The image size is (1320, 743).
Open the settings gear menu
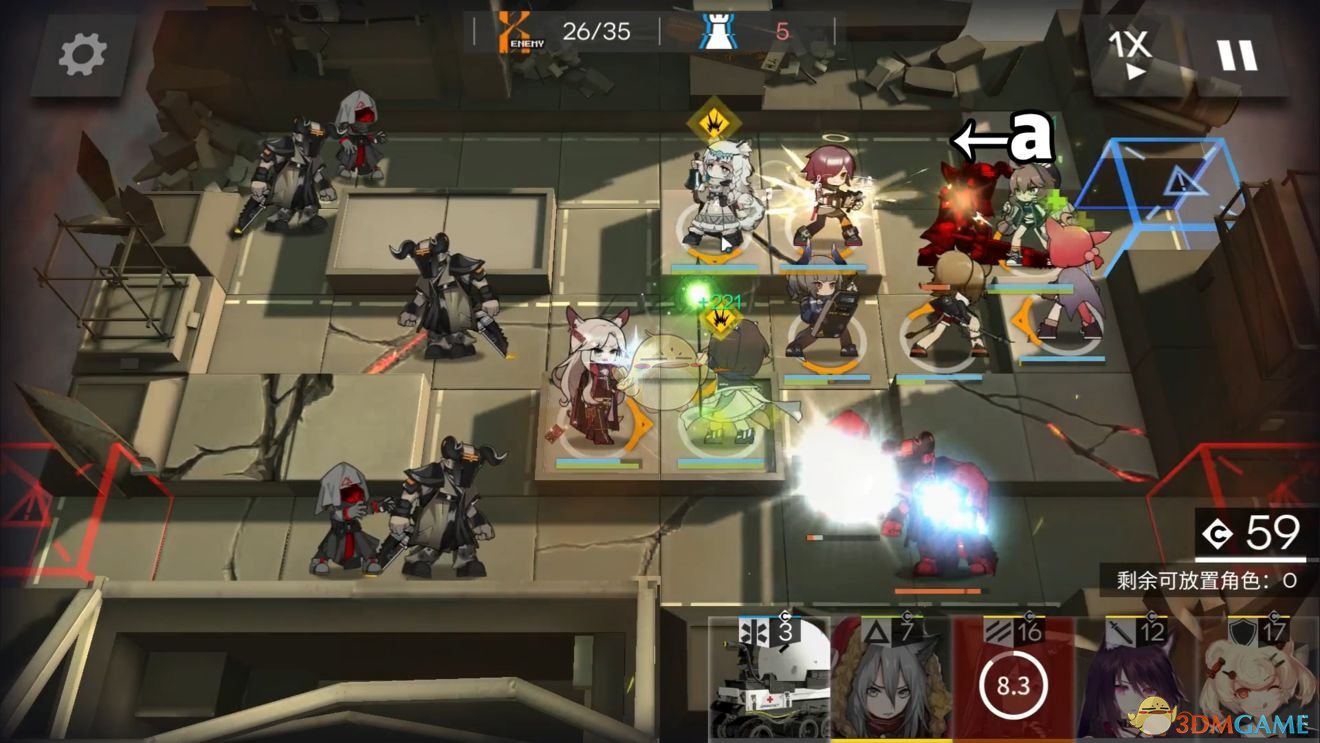[x=82, y=55]
